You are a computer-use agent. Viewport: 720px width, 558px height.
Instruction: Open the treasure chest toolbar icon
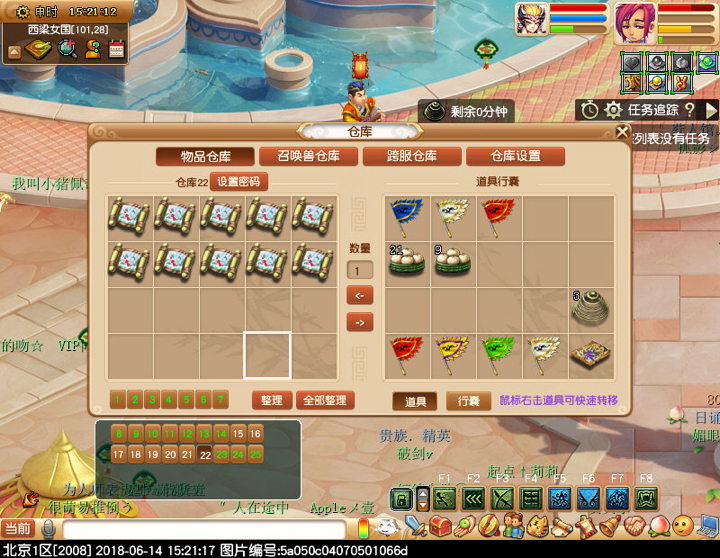439,525
